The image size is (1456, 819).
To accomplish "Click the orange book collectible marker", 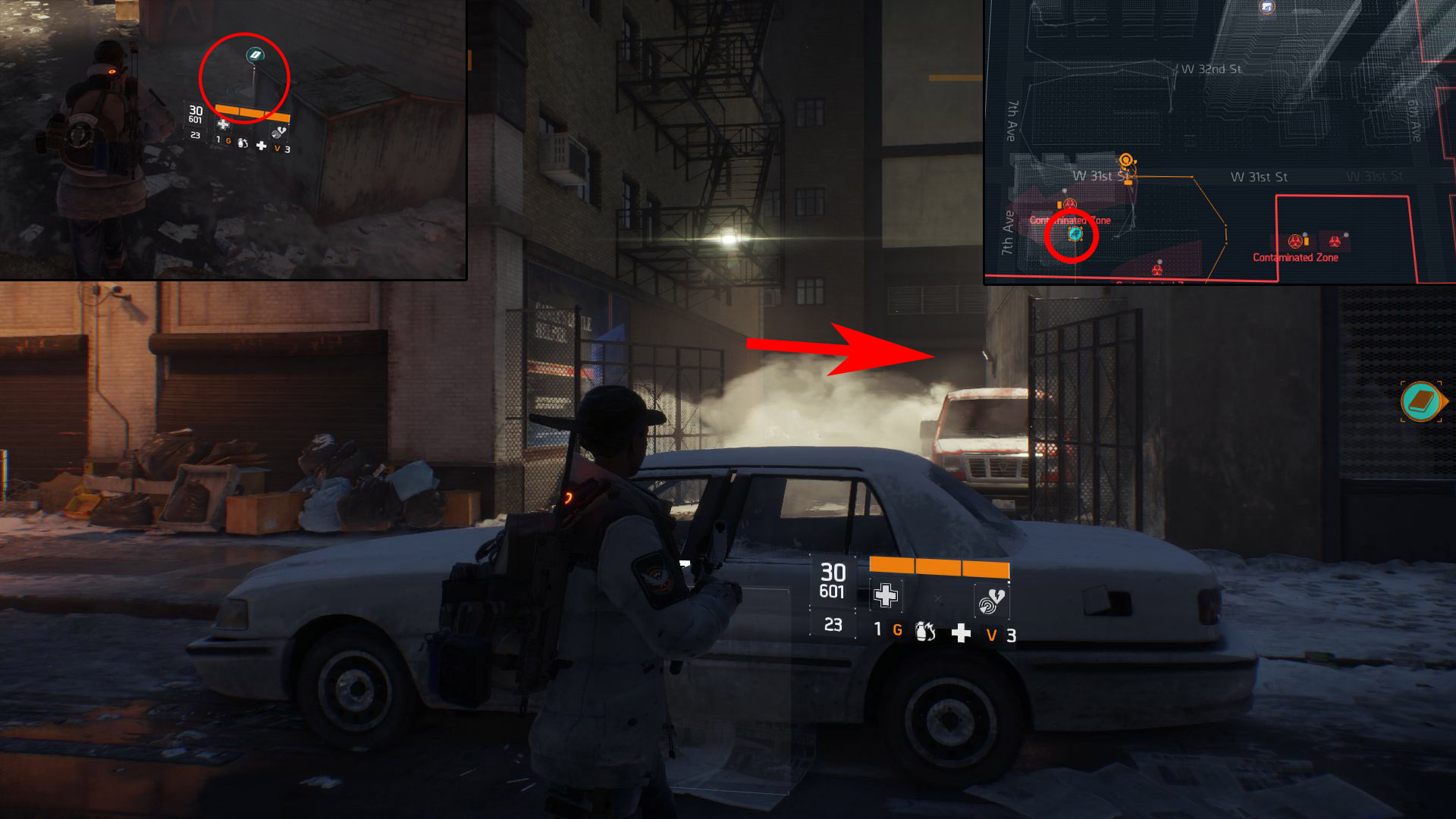I will [x=1421, y=401].
